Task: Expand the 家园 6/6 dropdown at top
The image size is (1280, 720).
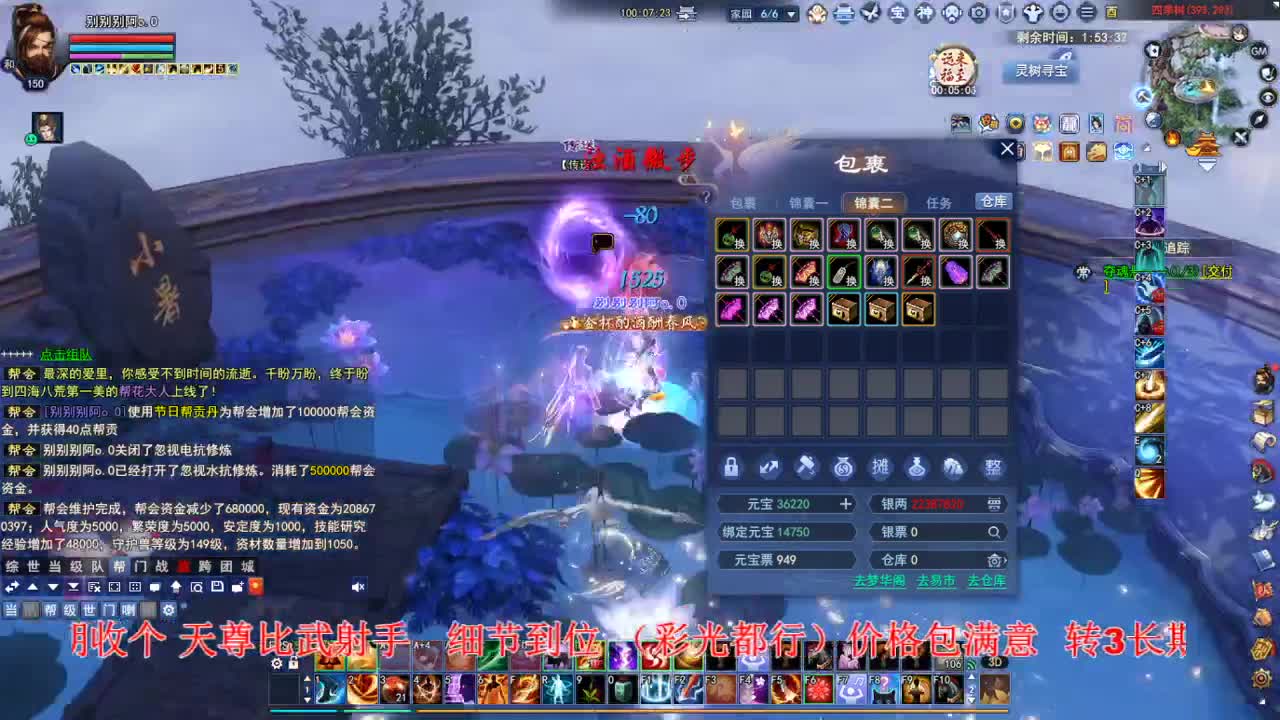Action: tap(793, 14)
